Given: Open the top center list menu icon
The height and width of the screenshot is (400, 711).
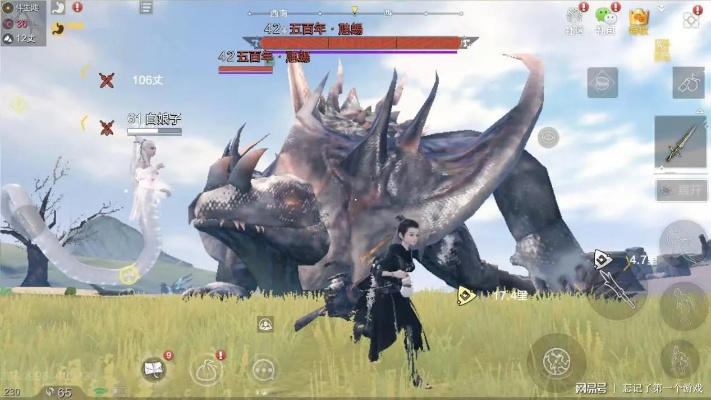Looking at the screenshot, I should [x=147, y=8].
